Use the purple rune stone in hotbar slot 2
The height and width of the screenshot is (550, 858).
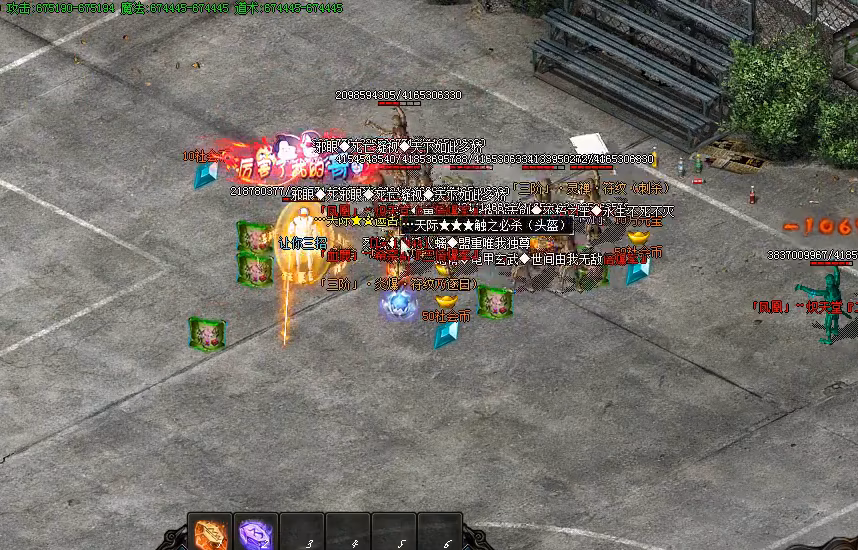pos(256,533)
